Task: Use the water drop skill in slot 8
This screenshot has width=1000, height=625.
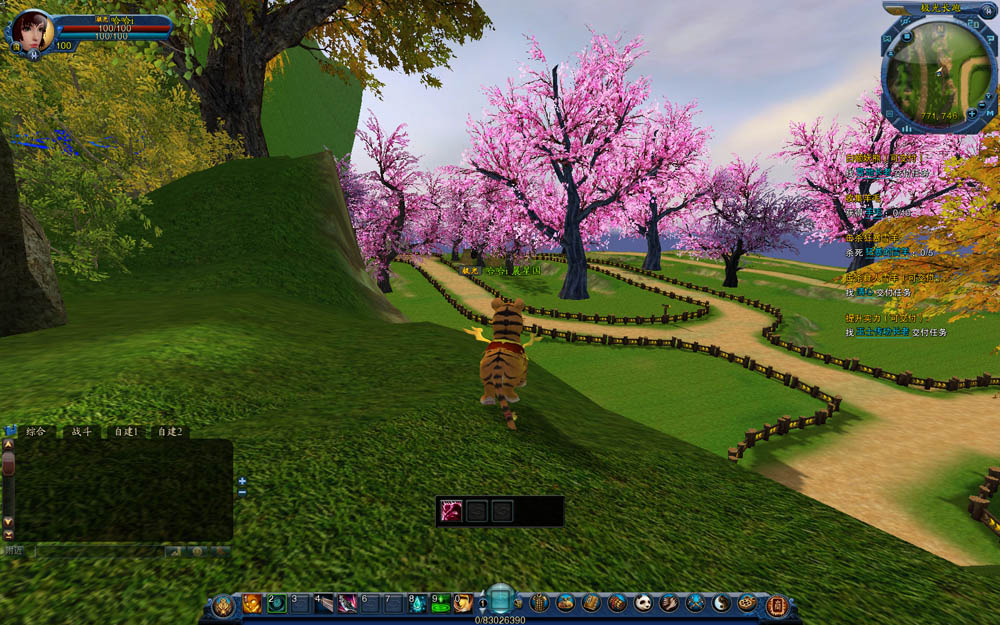Action: [417, 603]
